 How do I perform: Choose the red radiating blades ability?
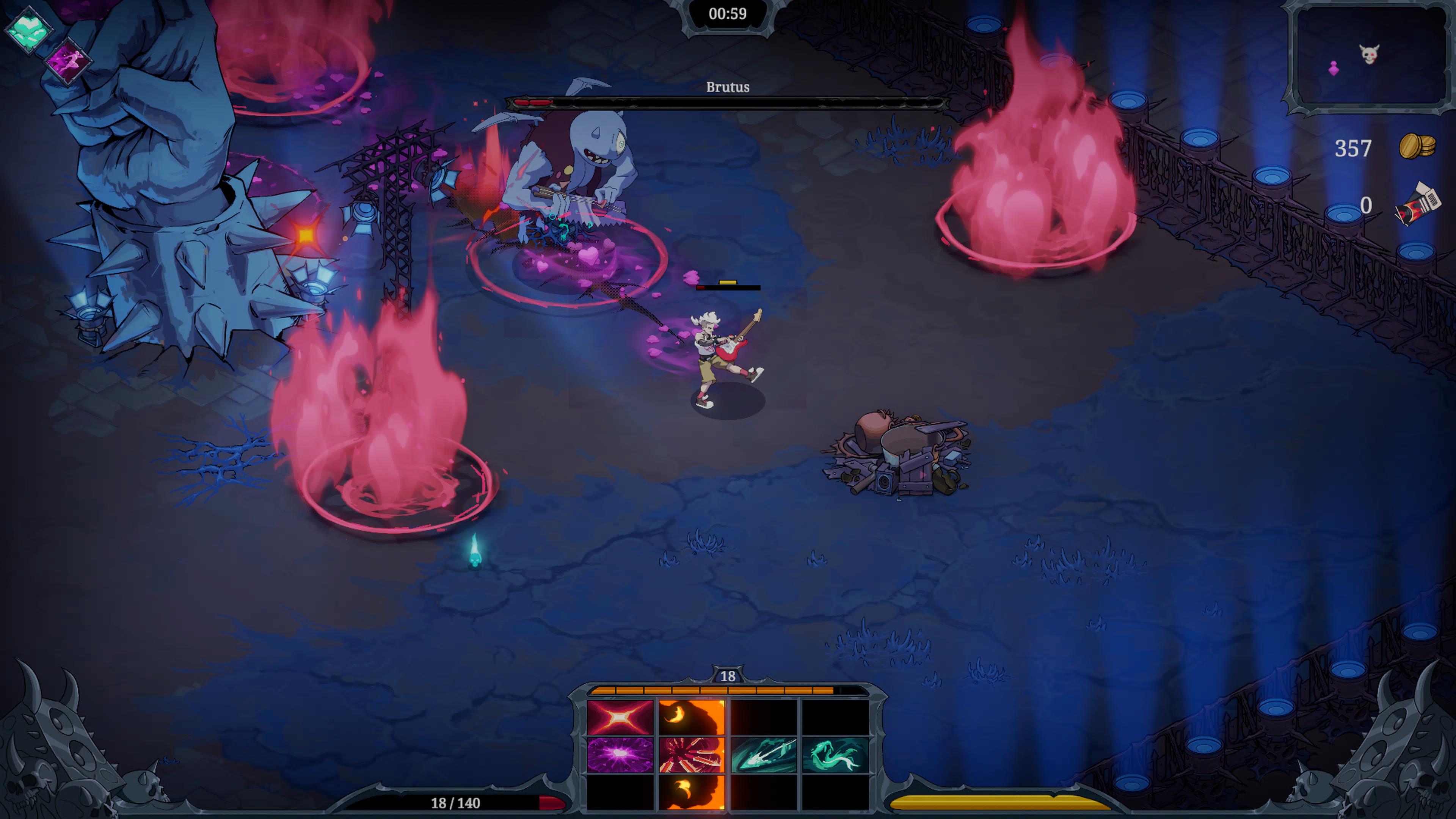pos(691,754)
